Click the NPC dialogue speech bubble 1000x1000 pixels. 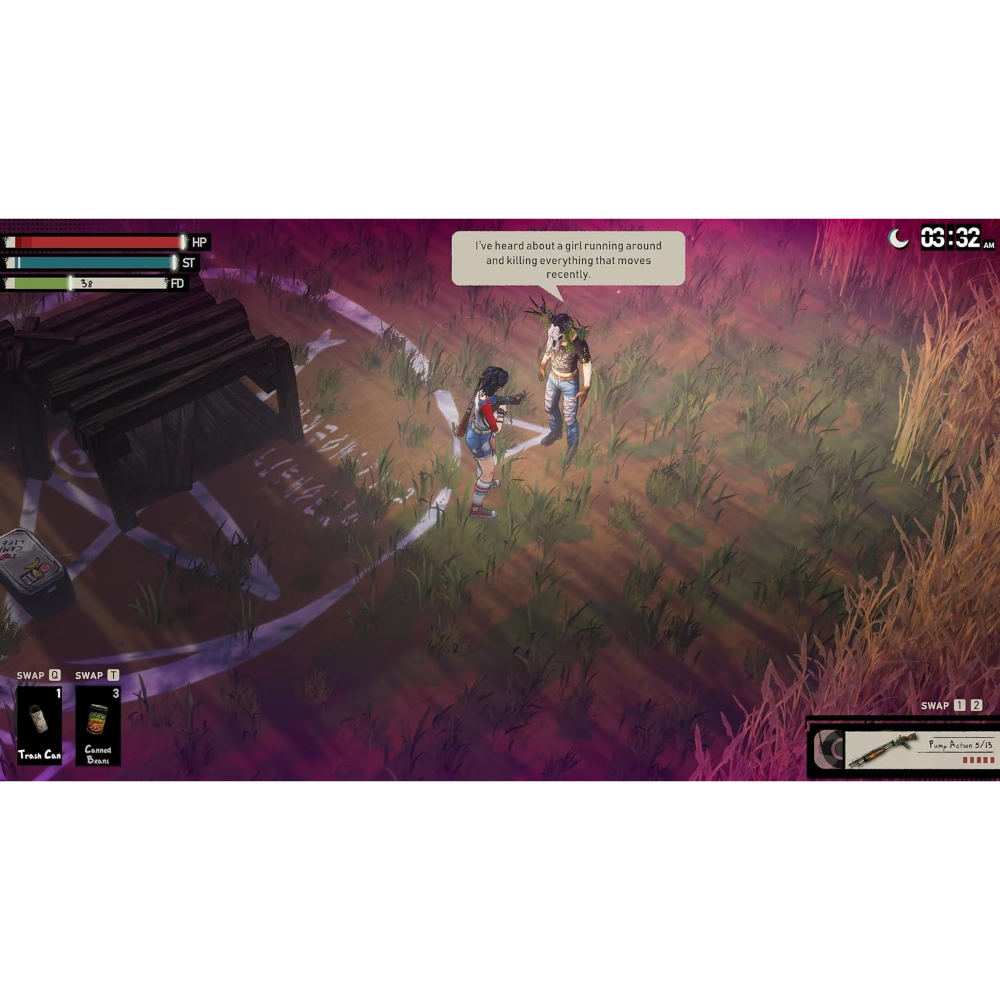coord(568,259)
